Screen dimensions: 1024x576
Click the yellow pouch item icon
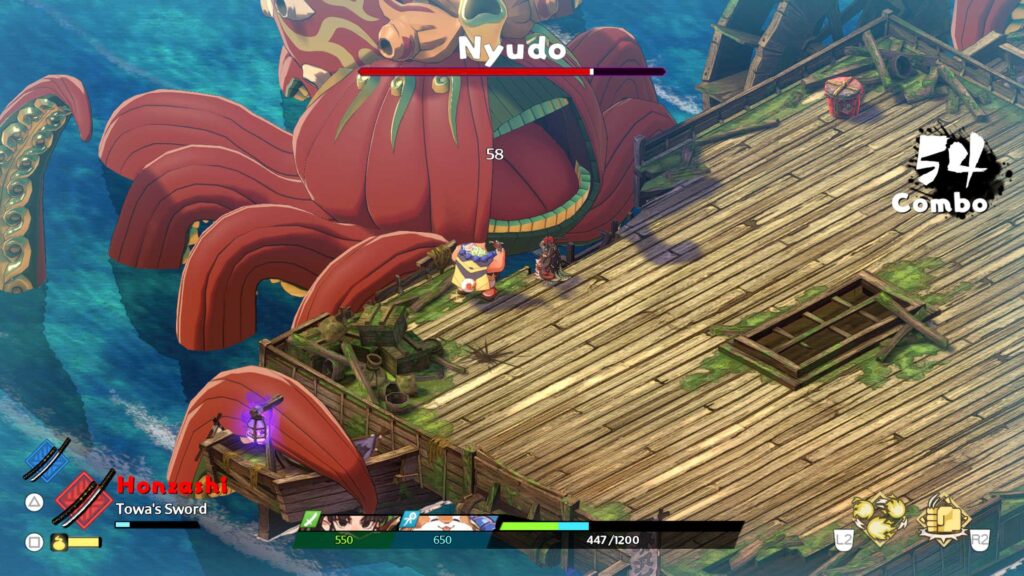point(60,542)
